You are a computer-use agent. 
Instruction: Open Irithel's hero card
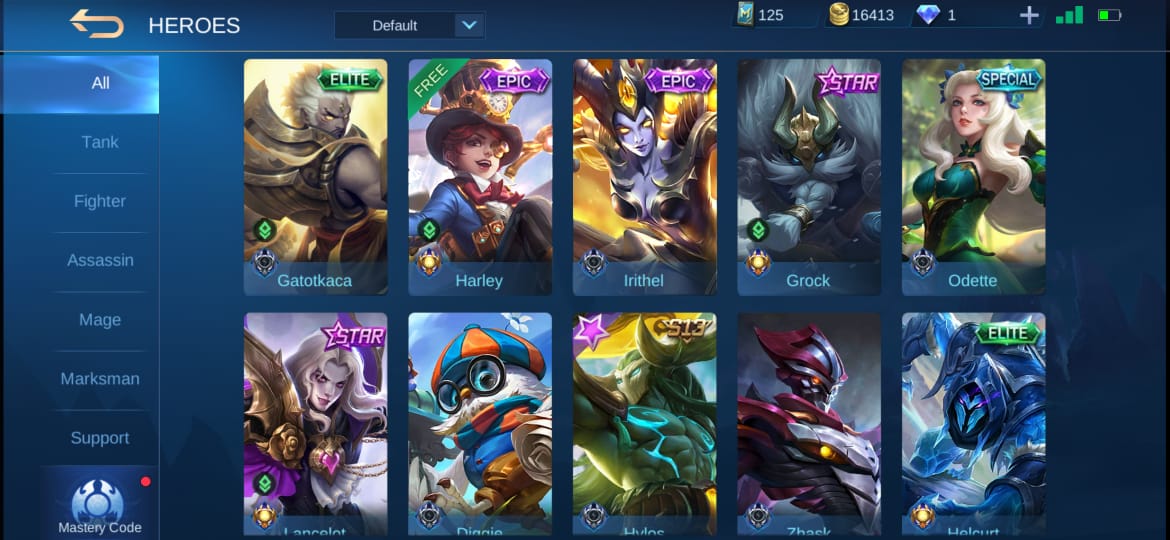point(644,176)
